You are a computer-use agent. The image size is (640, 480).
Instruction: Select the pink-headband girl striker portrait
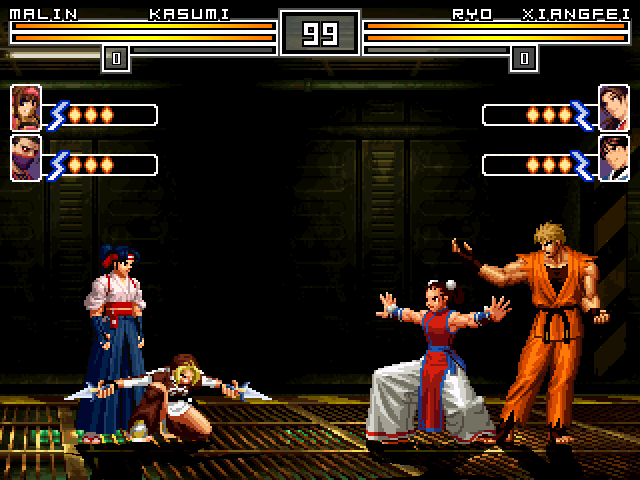[x=25, y=108]
